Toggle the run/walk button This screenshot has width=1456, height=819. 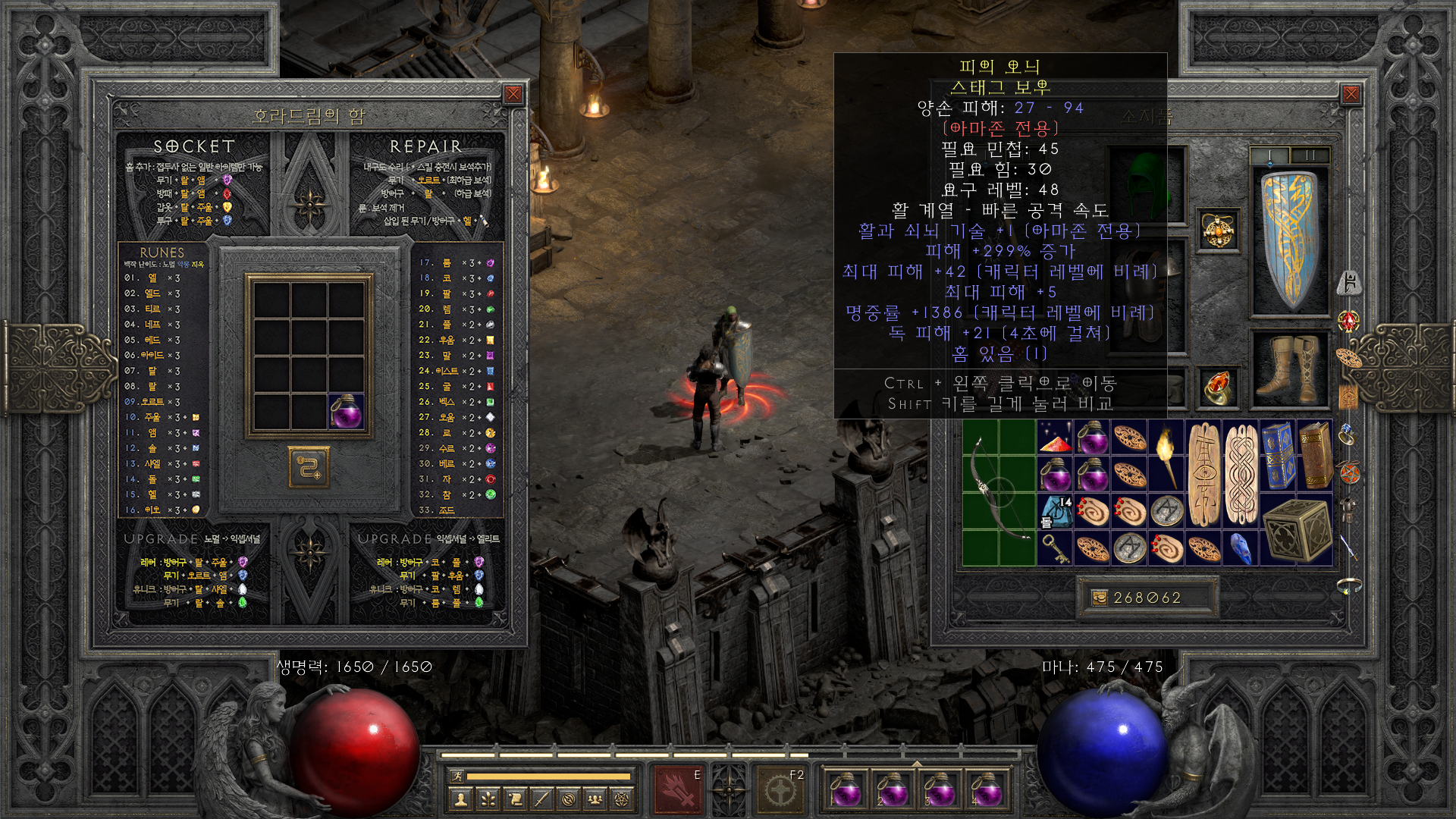pos(457,776)
